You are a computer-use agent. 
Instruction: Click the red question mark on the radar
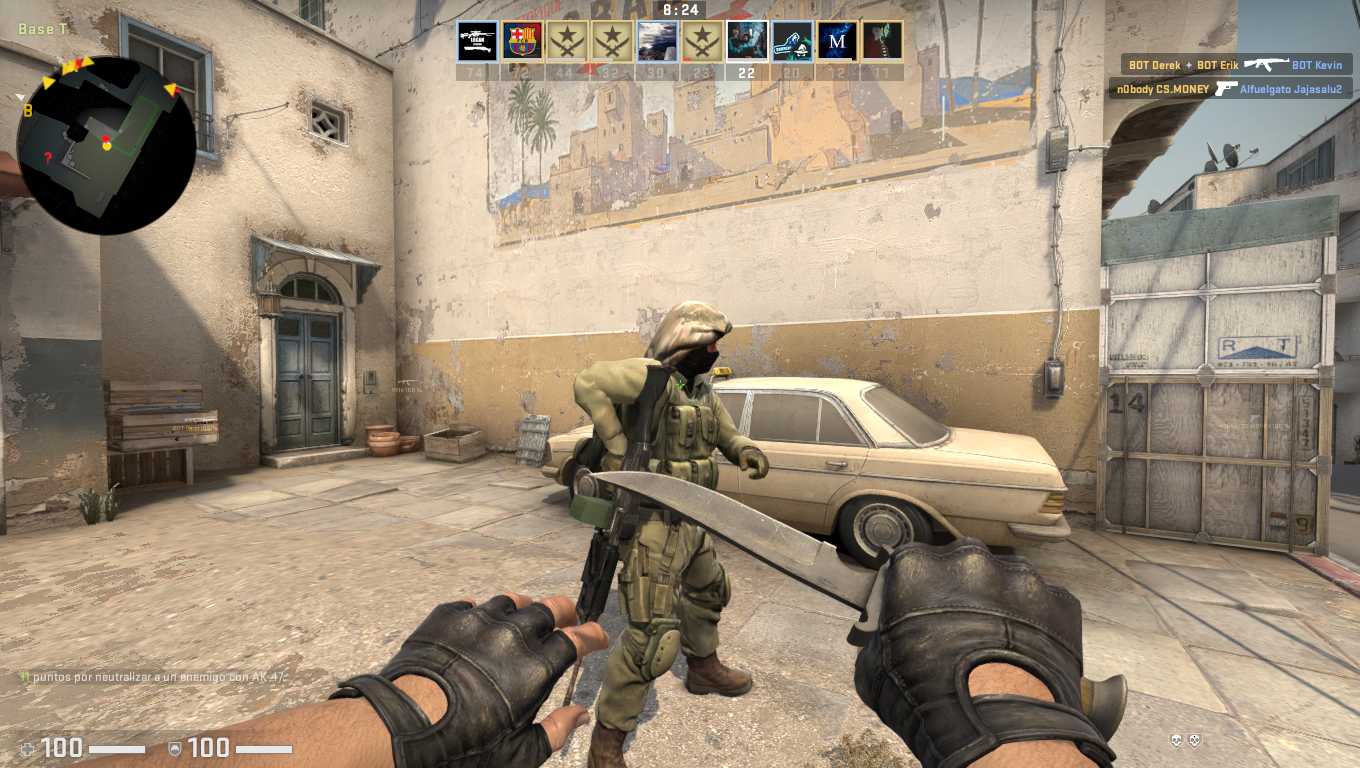47,158
